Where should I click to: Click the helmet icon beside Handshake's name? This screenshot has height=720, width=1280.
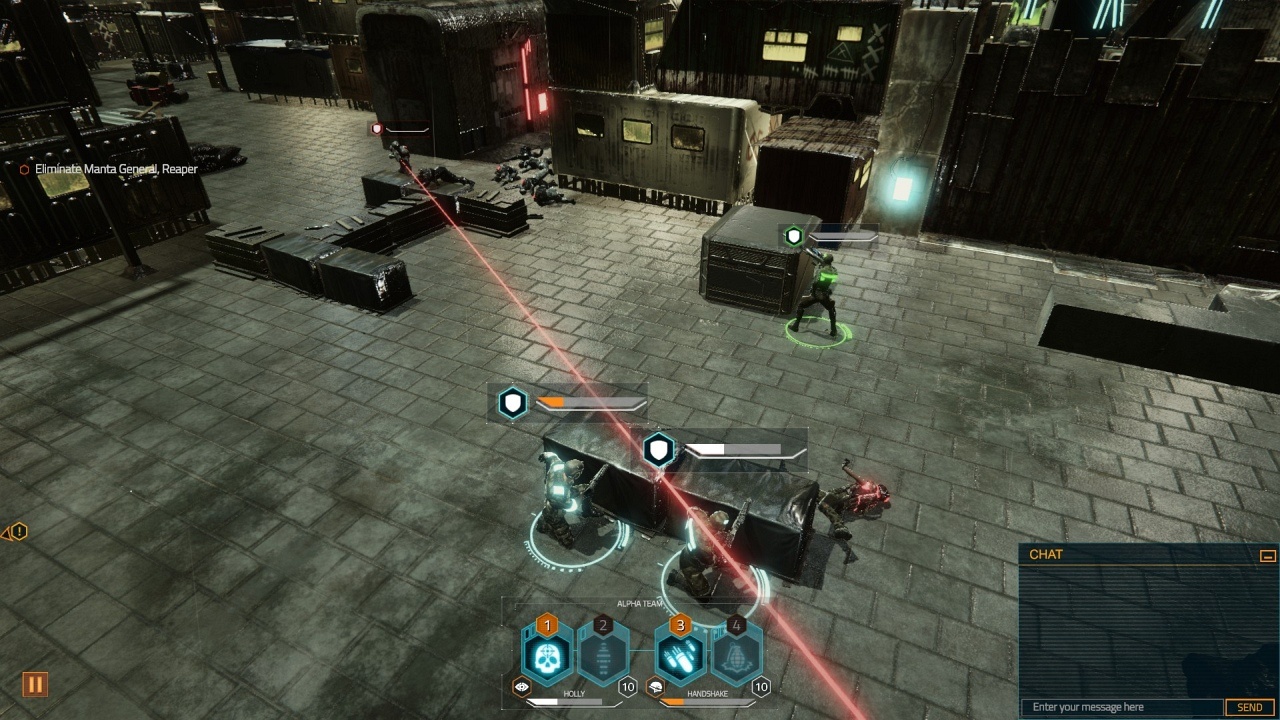(655, 687)
